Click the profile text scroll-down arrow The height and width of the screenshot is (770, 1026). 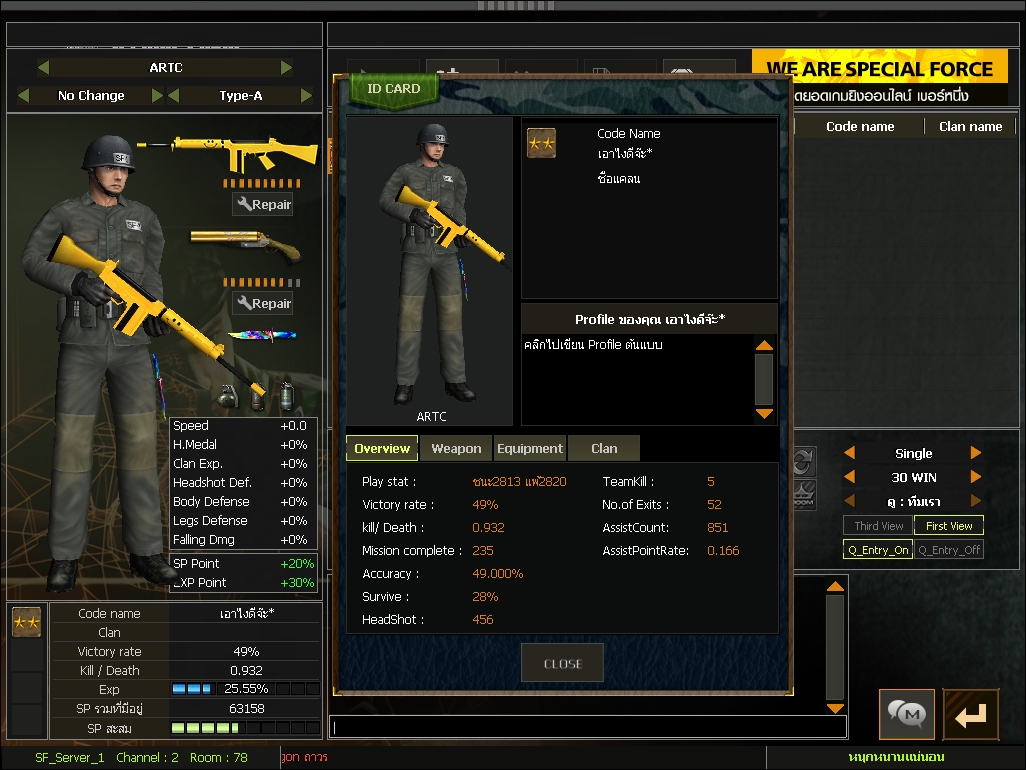pos(764,413)
